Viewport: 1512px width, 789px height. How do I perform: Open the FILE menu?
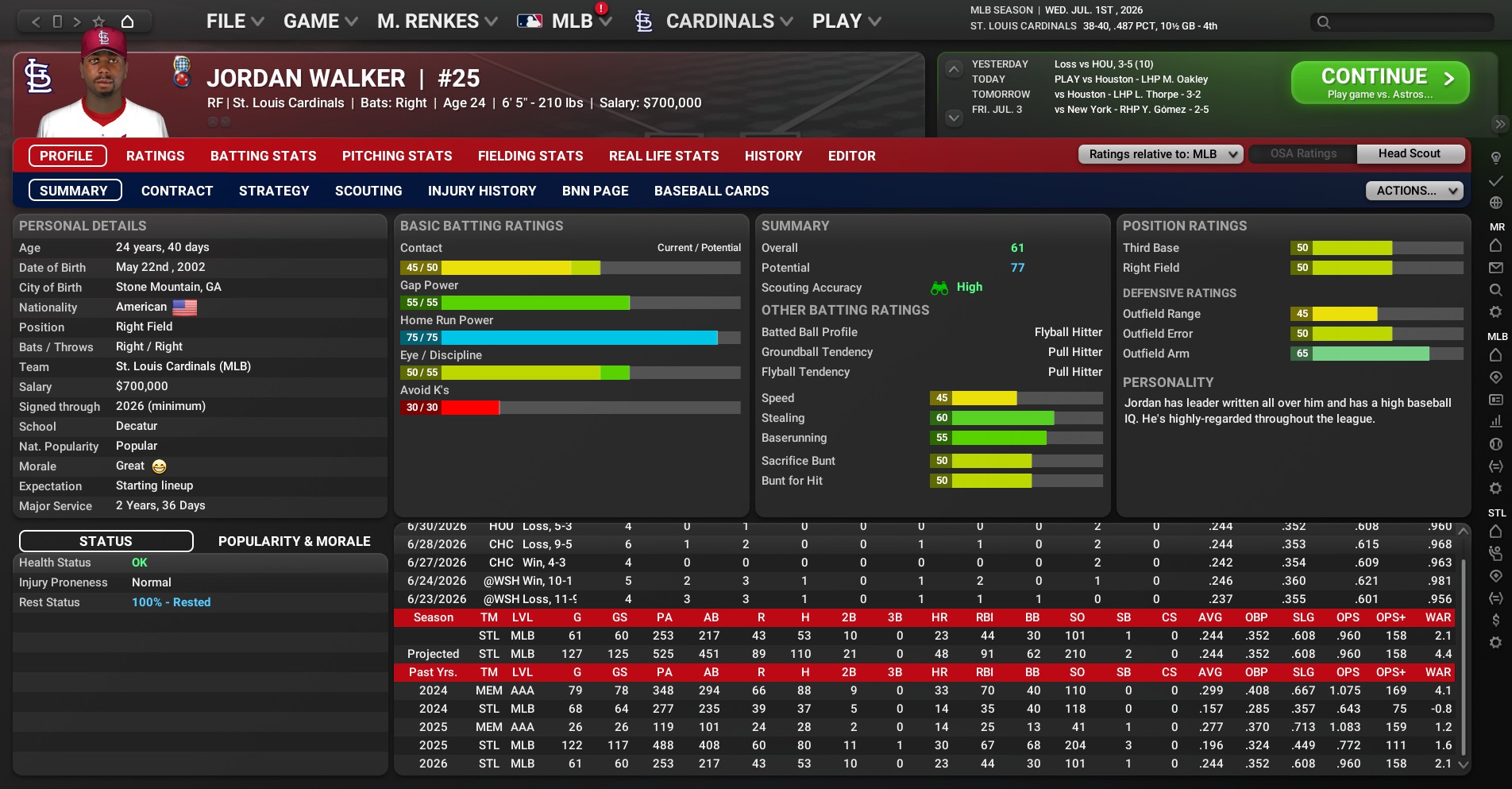tap(234, 21)
